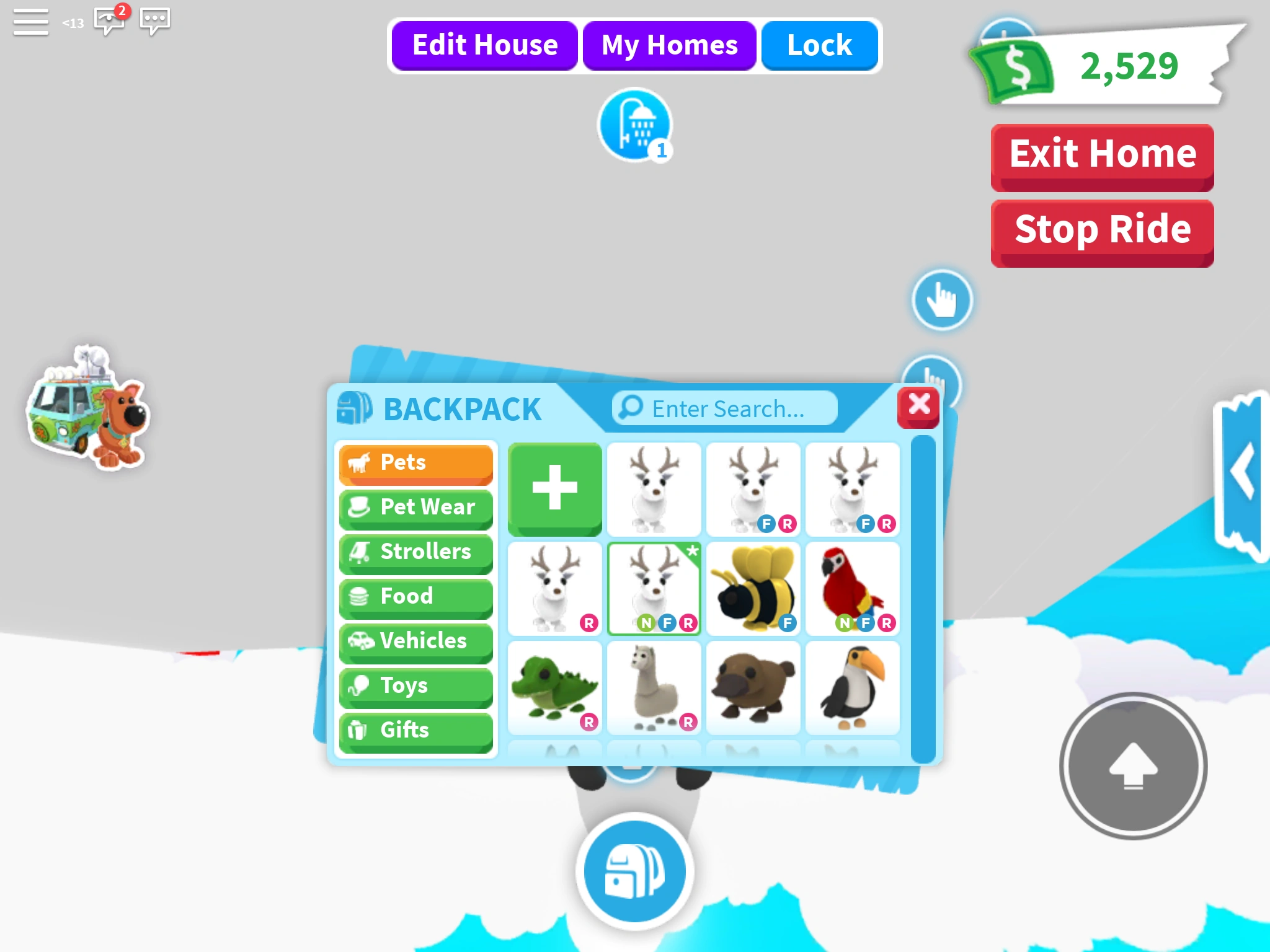Select the starred reindeer pet slot
Screen dimensions: 1270x952
pos(654,587)
